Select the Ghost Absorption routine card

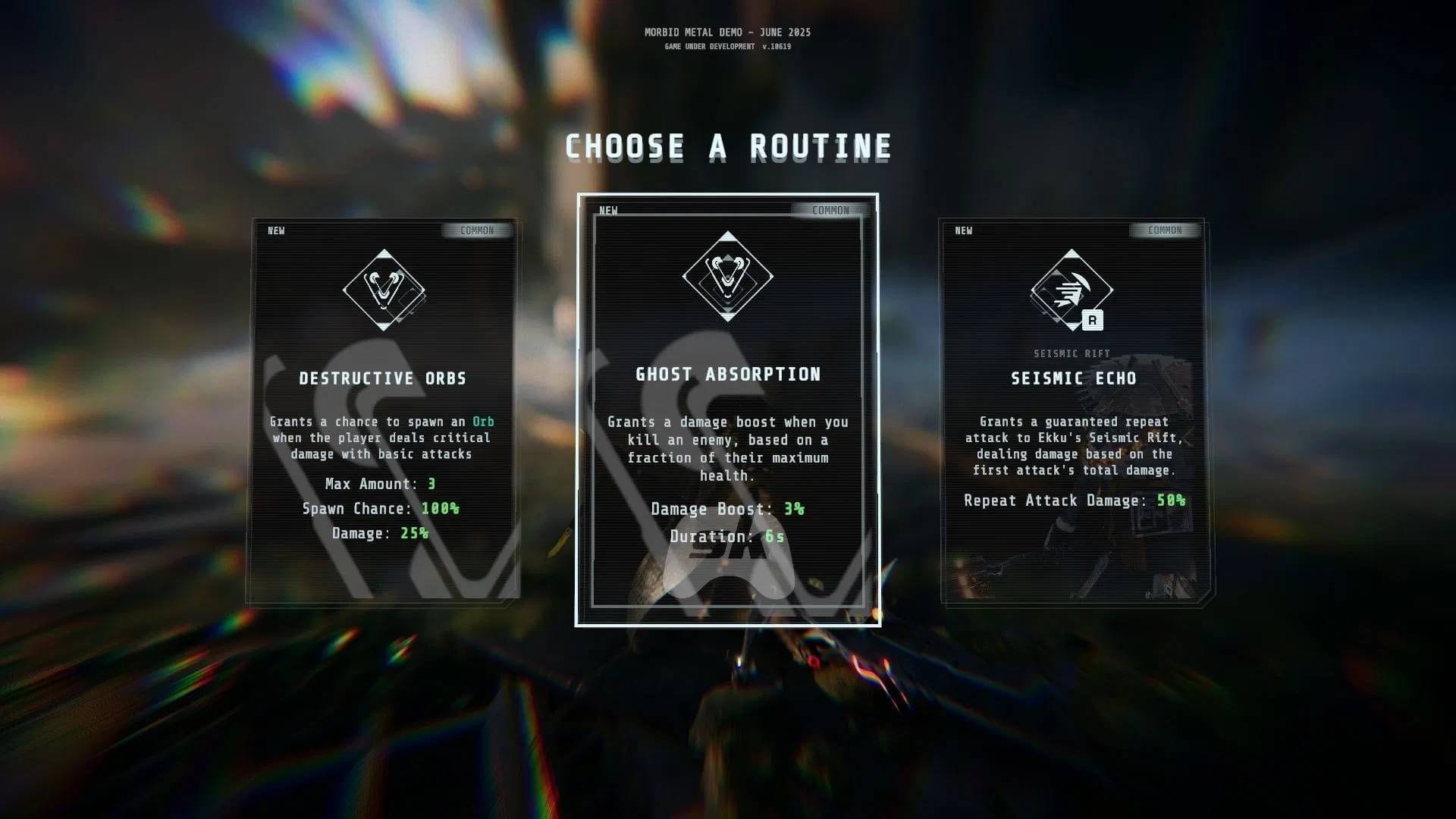(727, 409)
